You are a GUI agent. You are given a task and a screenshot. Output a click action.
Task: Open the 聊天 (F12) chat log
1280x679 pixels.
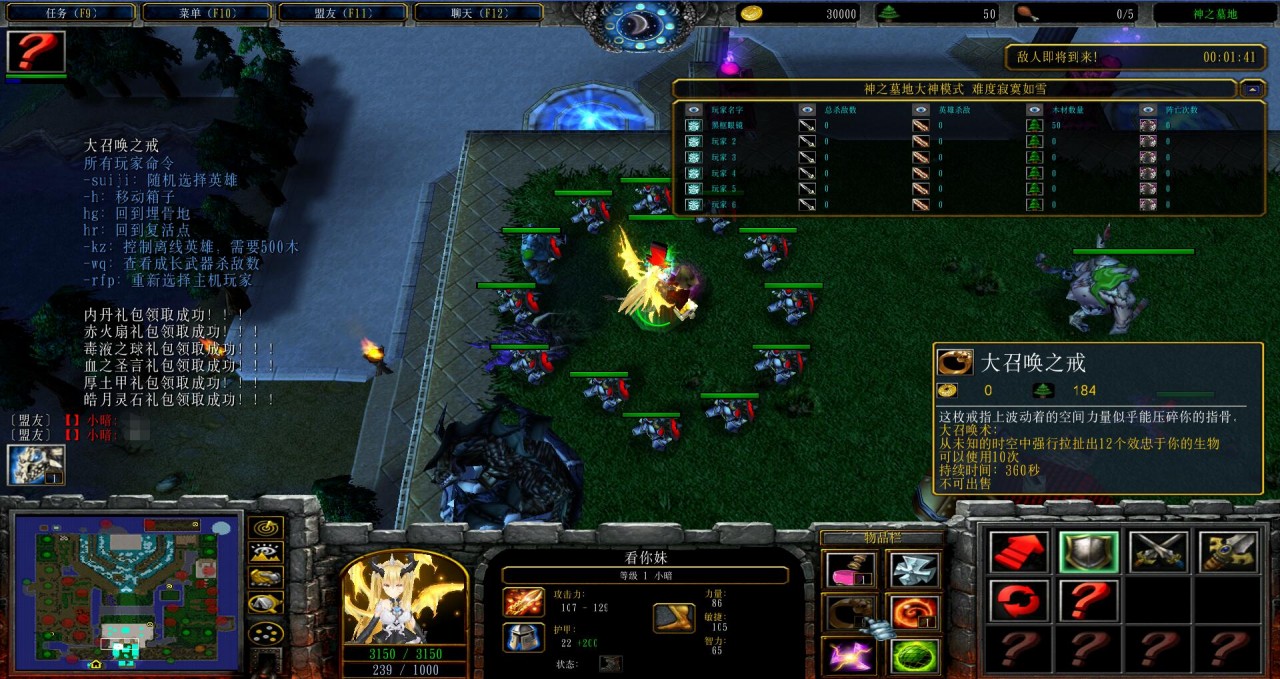478,13
